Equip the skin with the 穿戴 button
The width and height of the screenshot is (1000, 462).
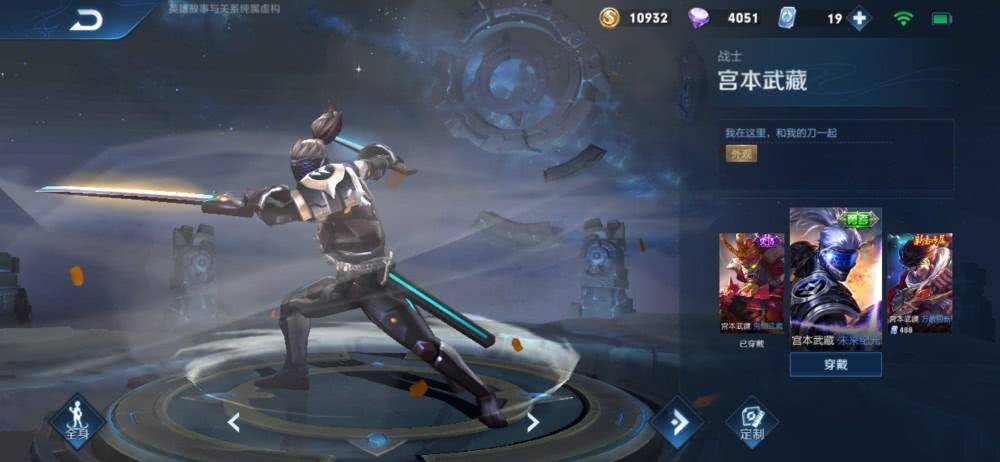(x=835, y=364)
